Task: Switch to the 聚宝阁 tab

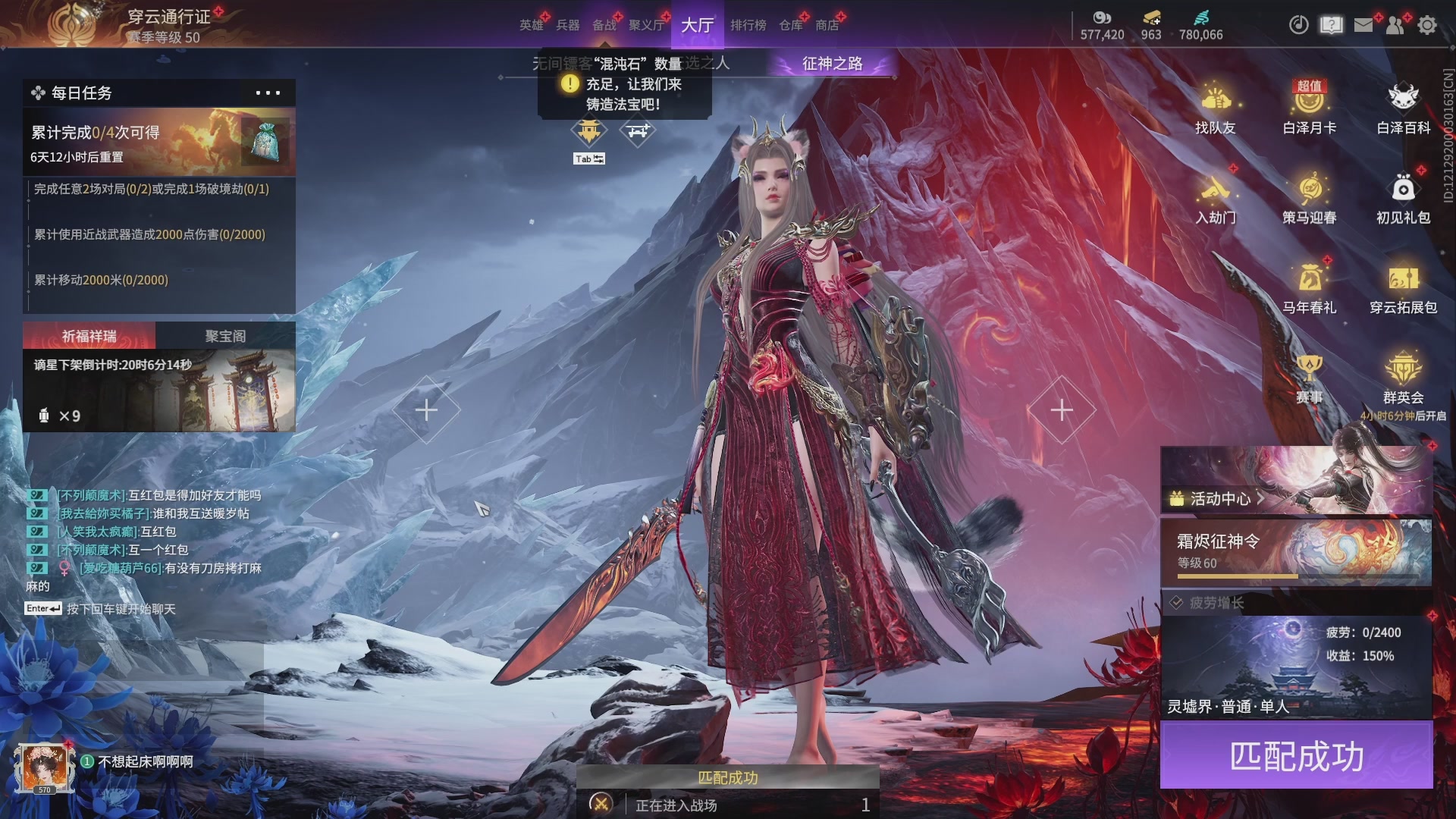Action: [225, 336]
